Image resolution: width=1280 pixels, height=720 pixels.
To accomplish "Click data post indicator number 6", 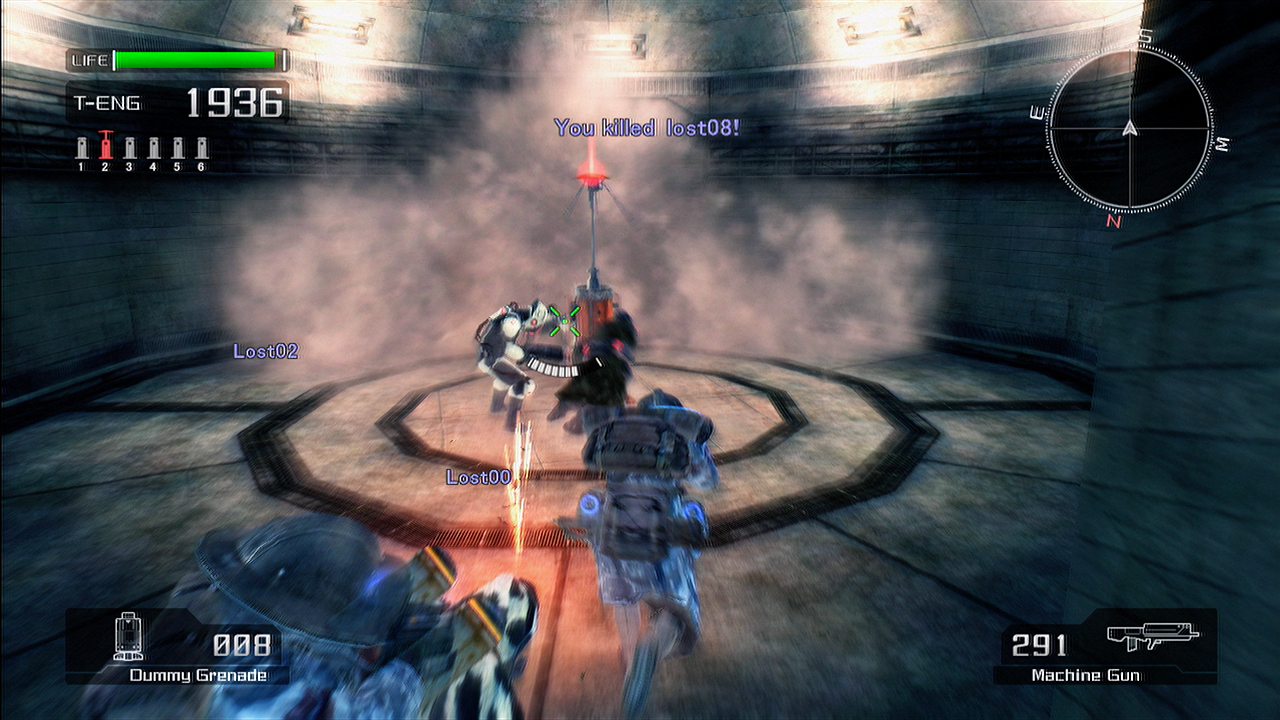I will [201, 149].
